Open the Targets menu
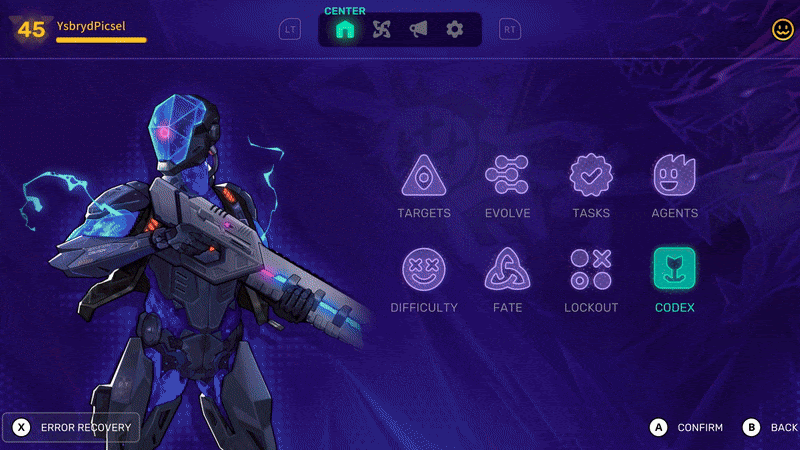The height and width of the screenshot is (450, 800). pyautogui.click(x=424, y=176)
